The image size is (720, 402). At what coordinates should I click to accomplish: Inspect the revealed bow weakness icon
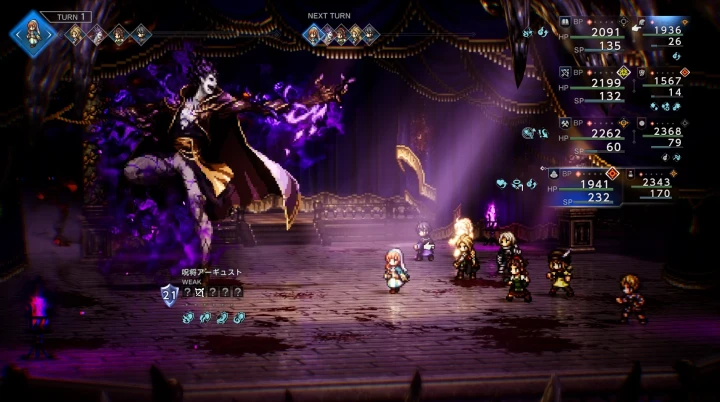pos(201,292)
